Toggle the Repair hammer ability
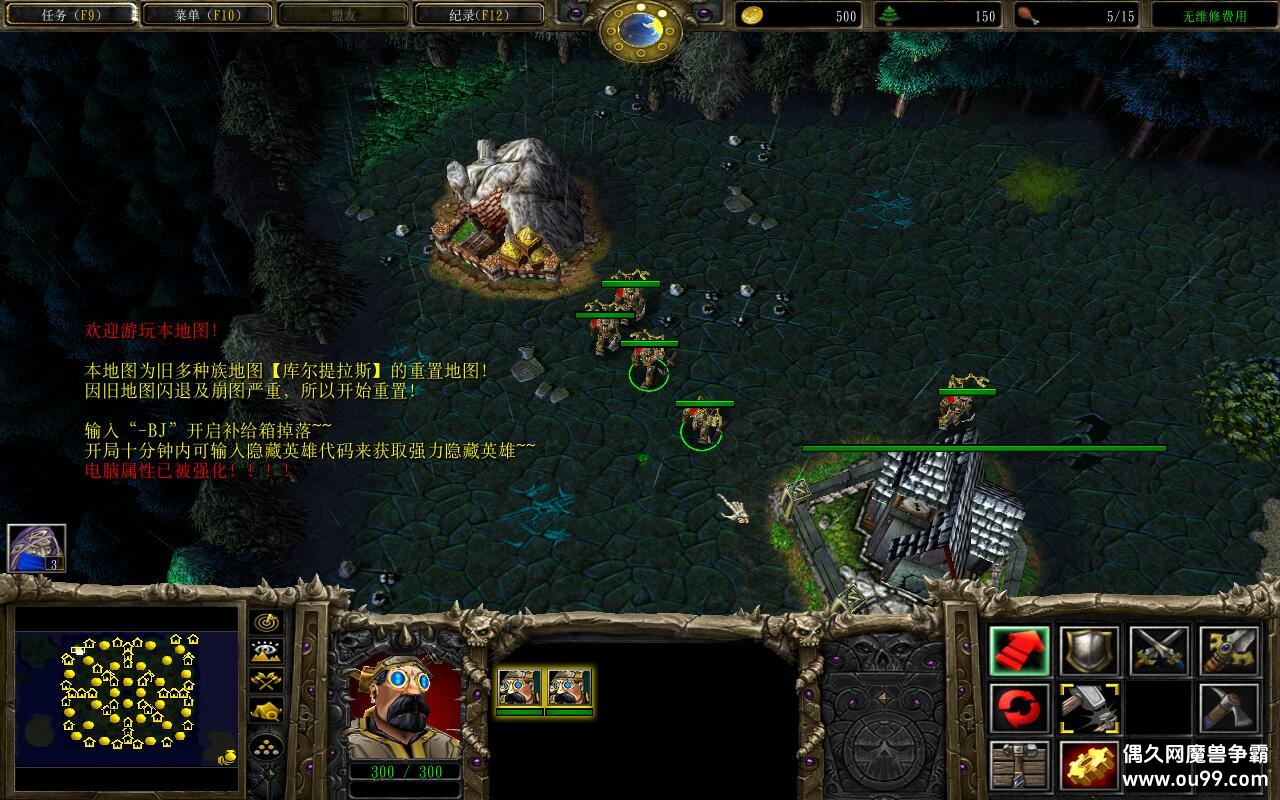Screen dimensions: 1280x800 (x=1090, y=708)
